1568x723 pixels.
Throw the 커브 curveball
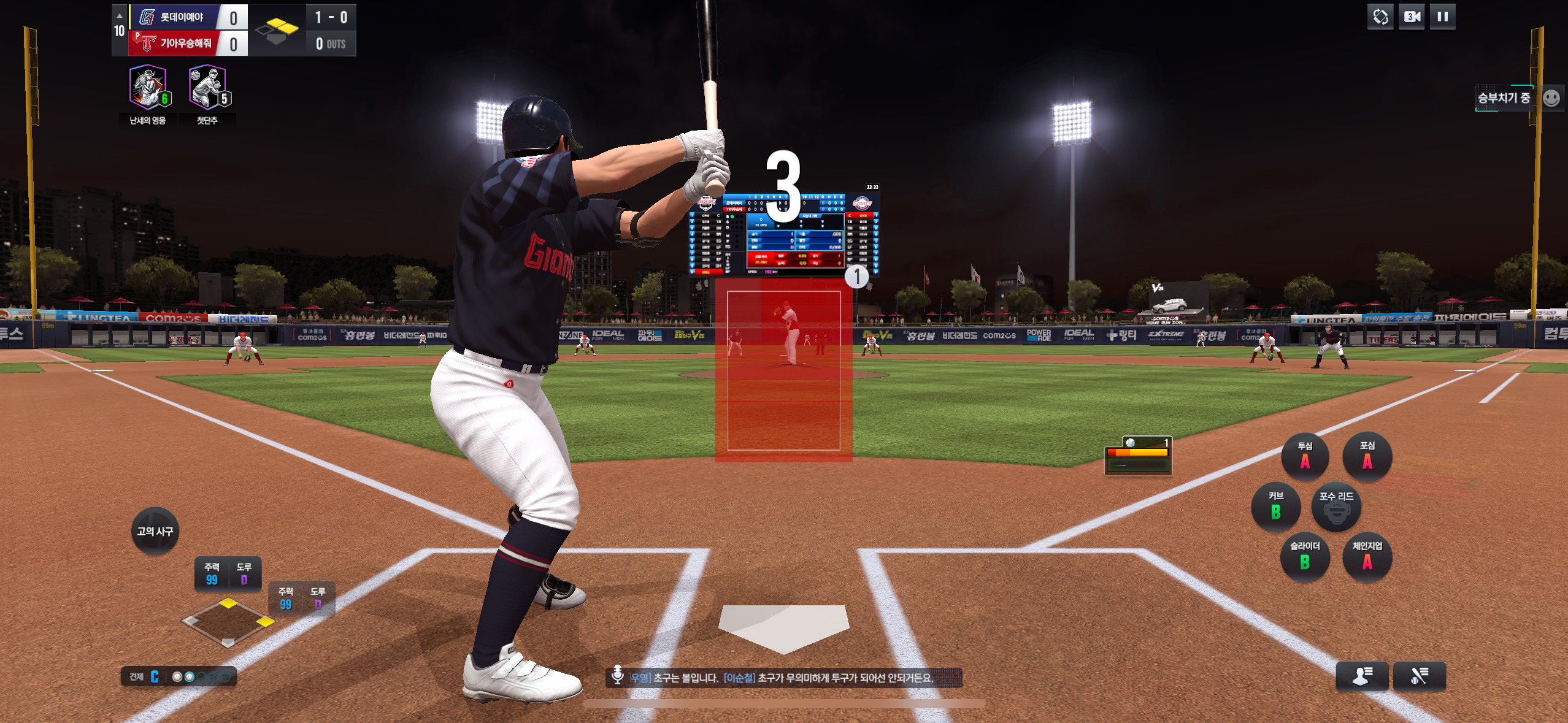[x=1275, y=507]
